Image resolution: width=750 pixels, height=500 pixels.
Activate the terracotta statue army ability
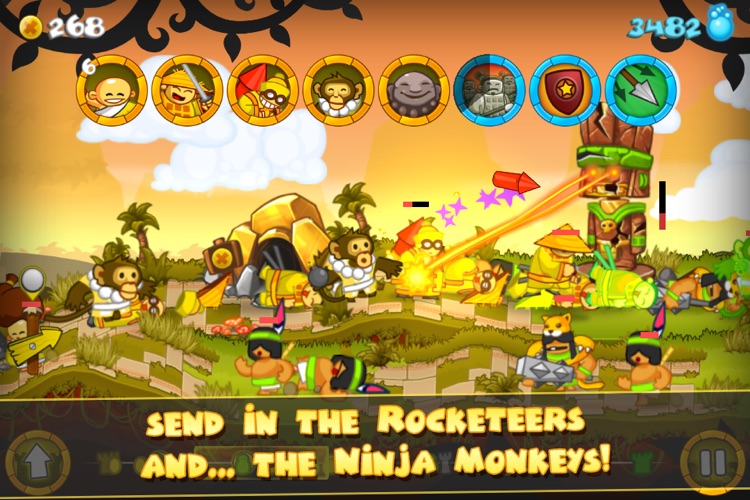point(489,90)
